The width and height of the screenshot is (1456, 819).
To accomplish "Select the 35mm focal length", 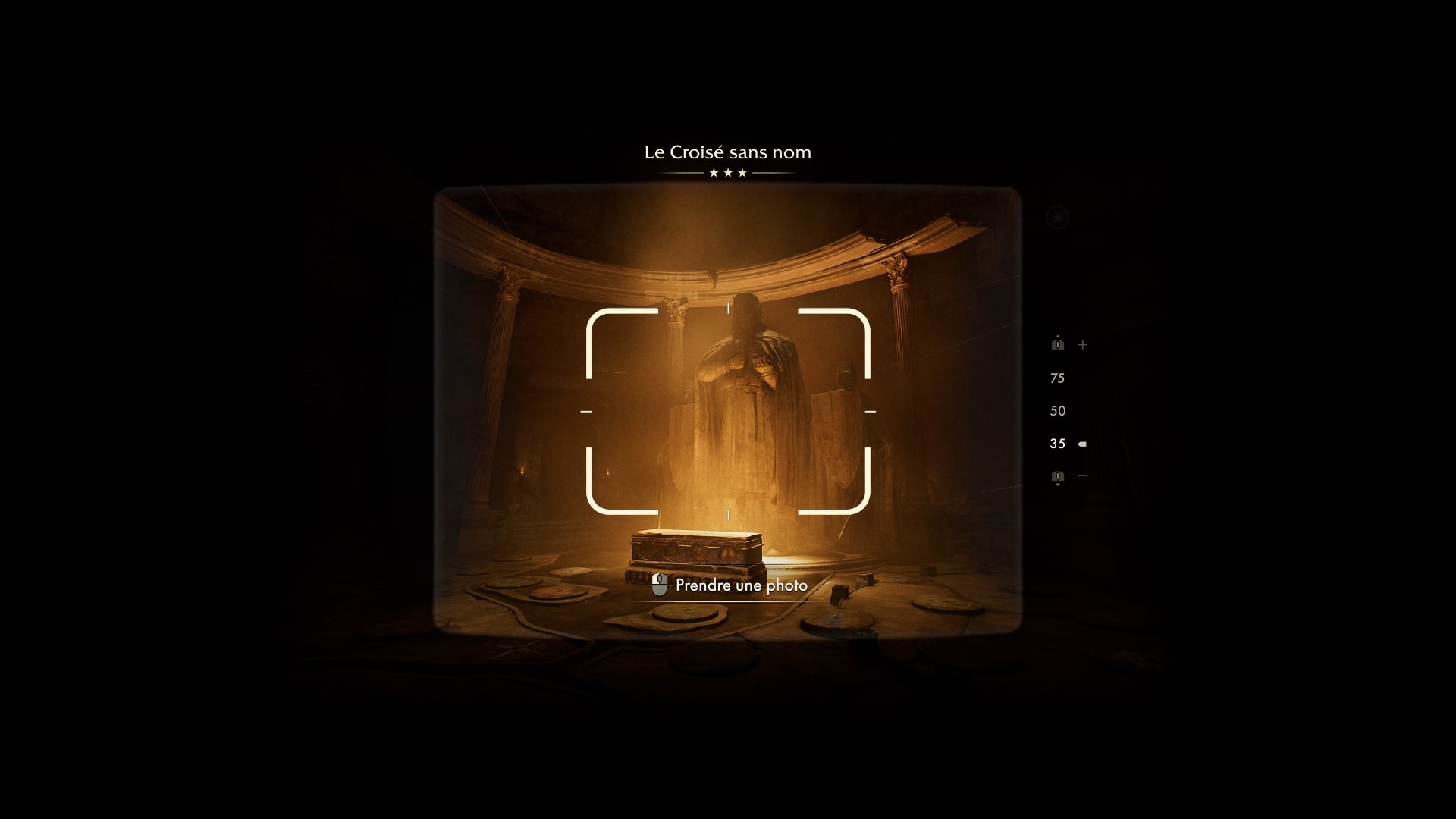I will pos(1057,443).
